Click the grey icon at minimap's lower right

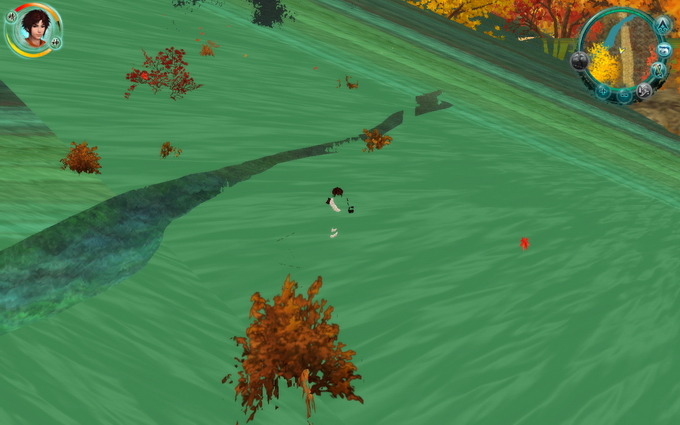644,90
